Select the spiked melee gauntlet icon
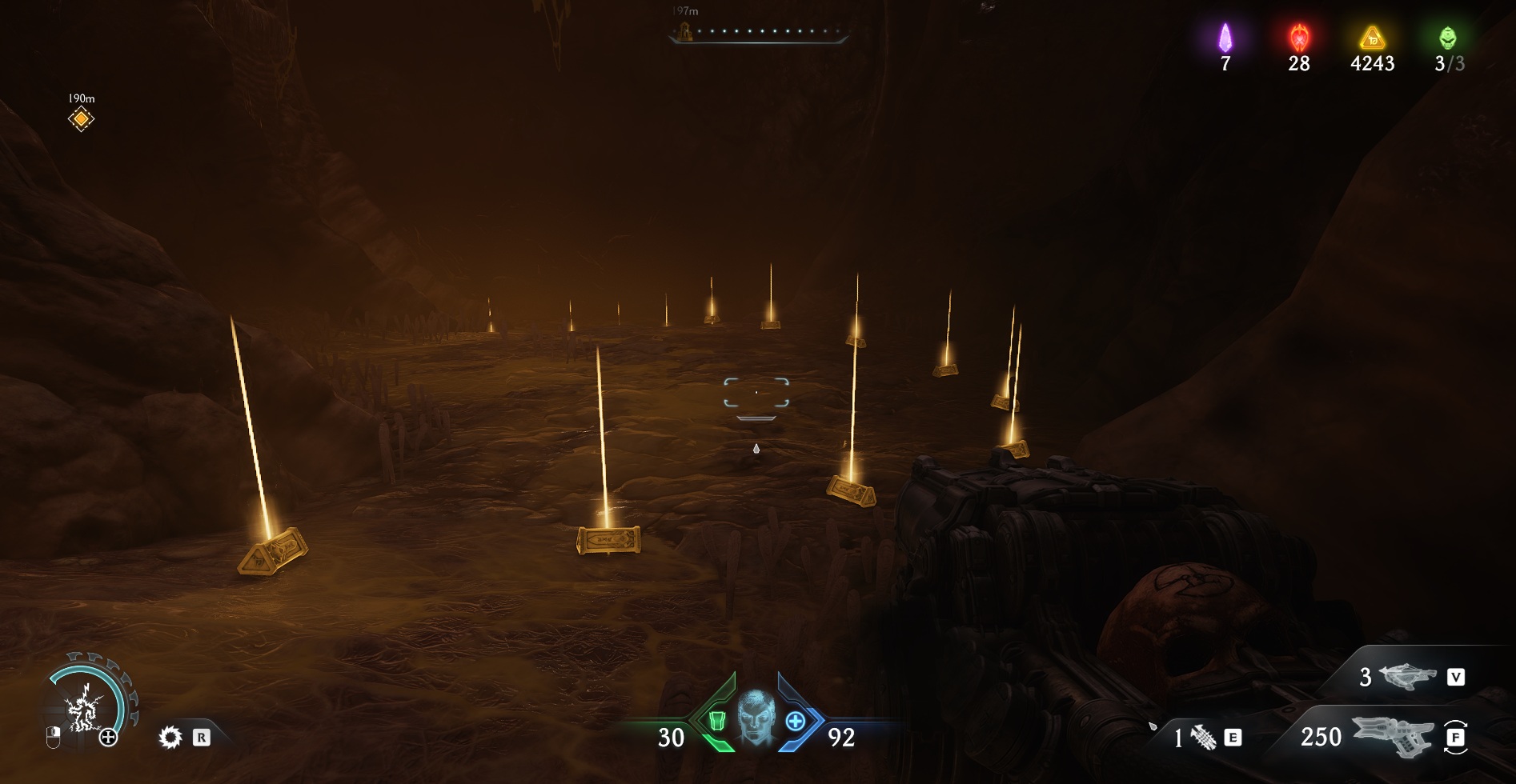The height and width of the screenshot is (784, 1516). 1203,737
